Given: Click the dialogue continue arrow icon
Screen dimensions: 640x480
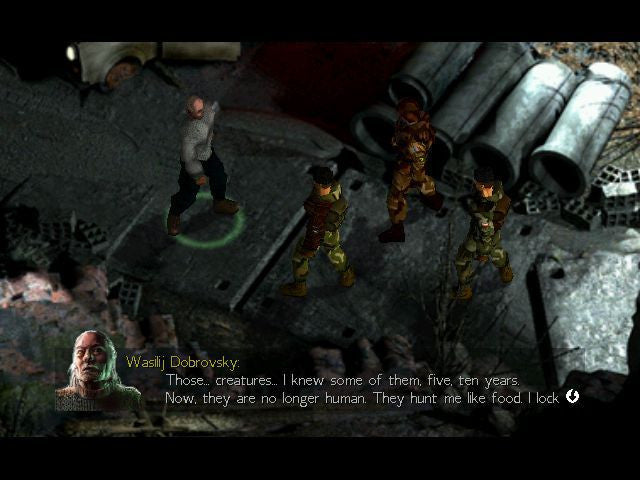Looking at the screenshot, I should [x=573, y=396].
